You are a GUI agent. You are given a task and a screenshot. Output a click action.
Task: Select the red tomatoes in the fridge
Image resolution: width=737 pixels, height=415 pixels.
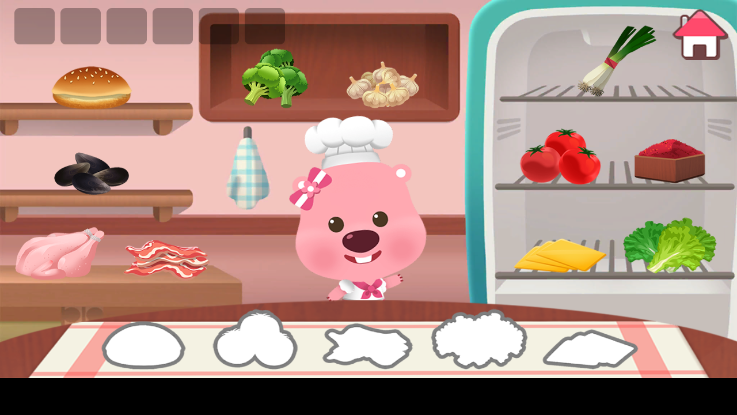coord(560,158)
